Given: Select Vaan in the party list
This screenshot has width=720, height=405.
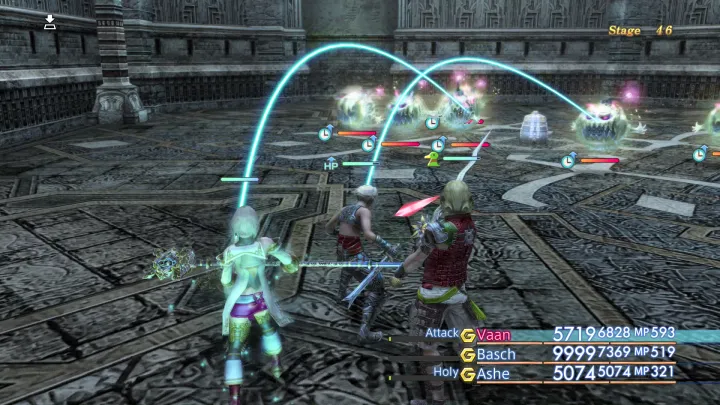Looking at the screenshot, I should 494,335.
